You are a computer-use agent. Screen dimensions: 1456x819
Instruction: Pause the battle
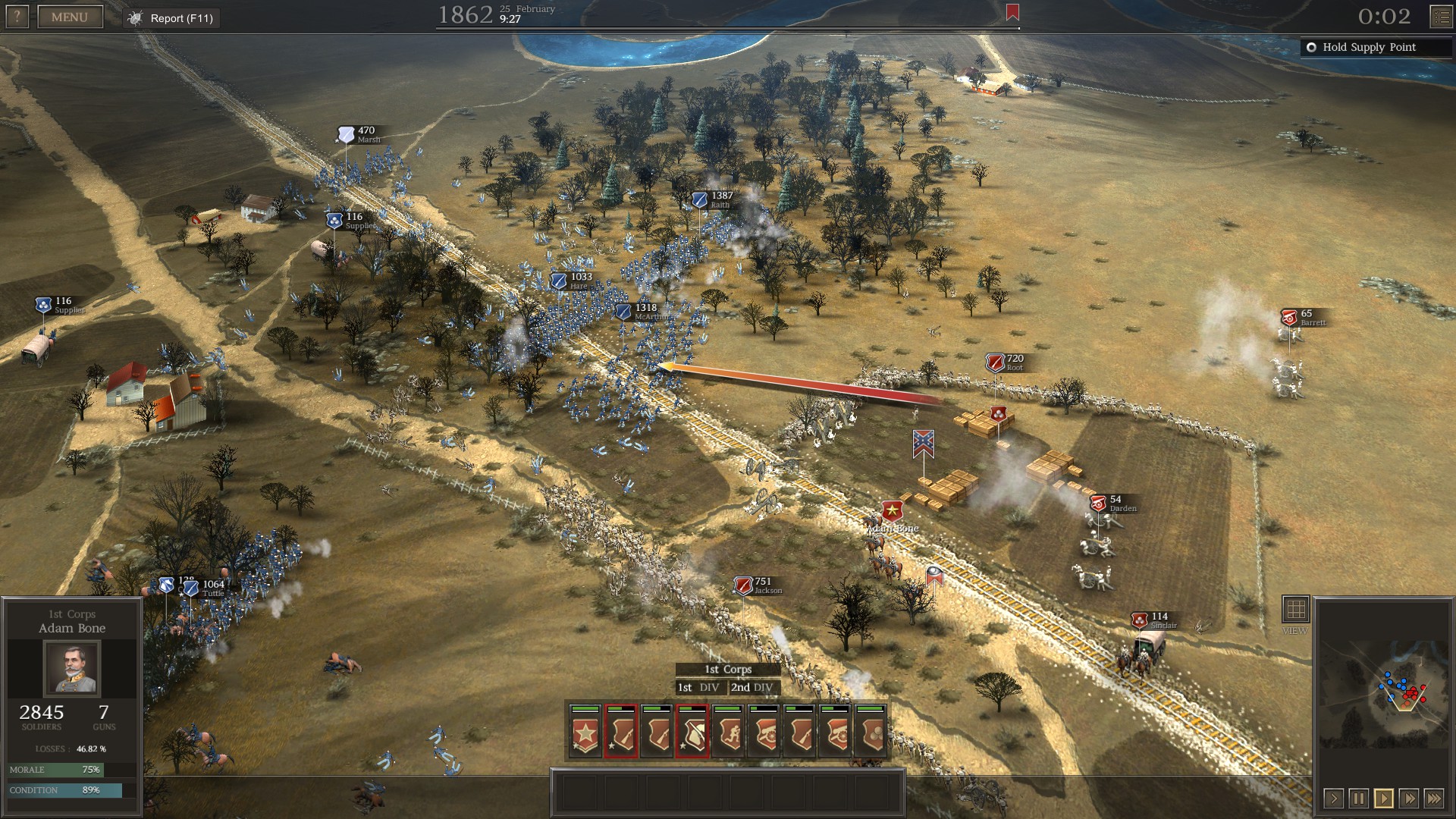[1358, 798]
